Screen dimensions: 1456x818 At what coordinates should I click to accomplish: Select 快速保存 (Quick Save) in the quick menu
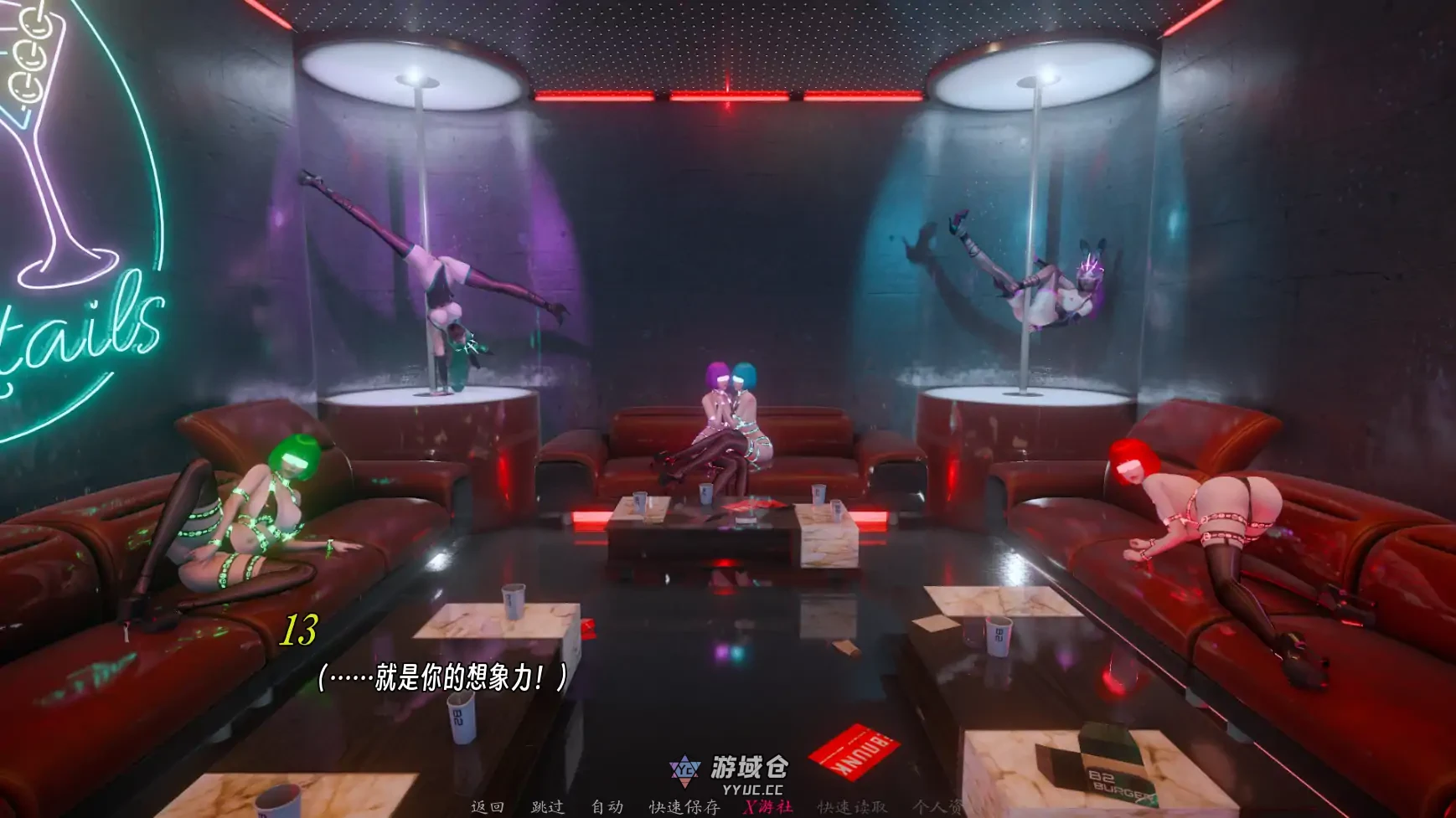[685, 809]
